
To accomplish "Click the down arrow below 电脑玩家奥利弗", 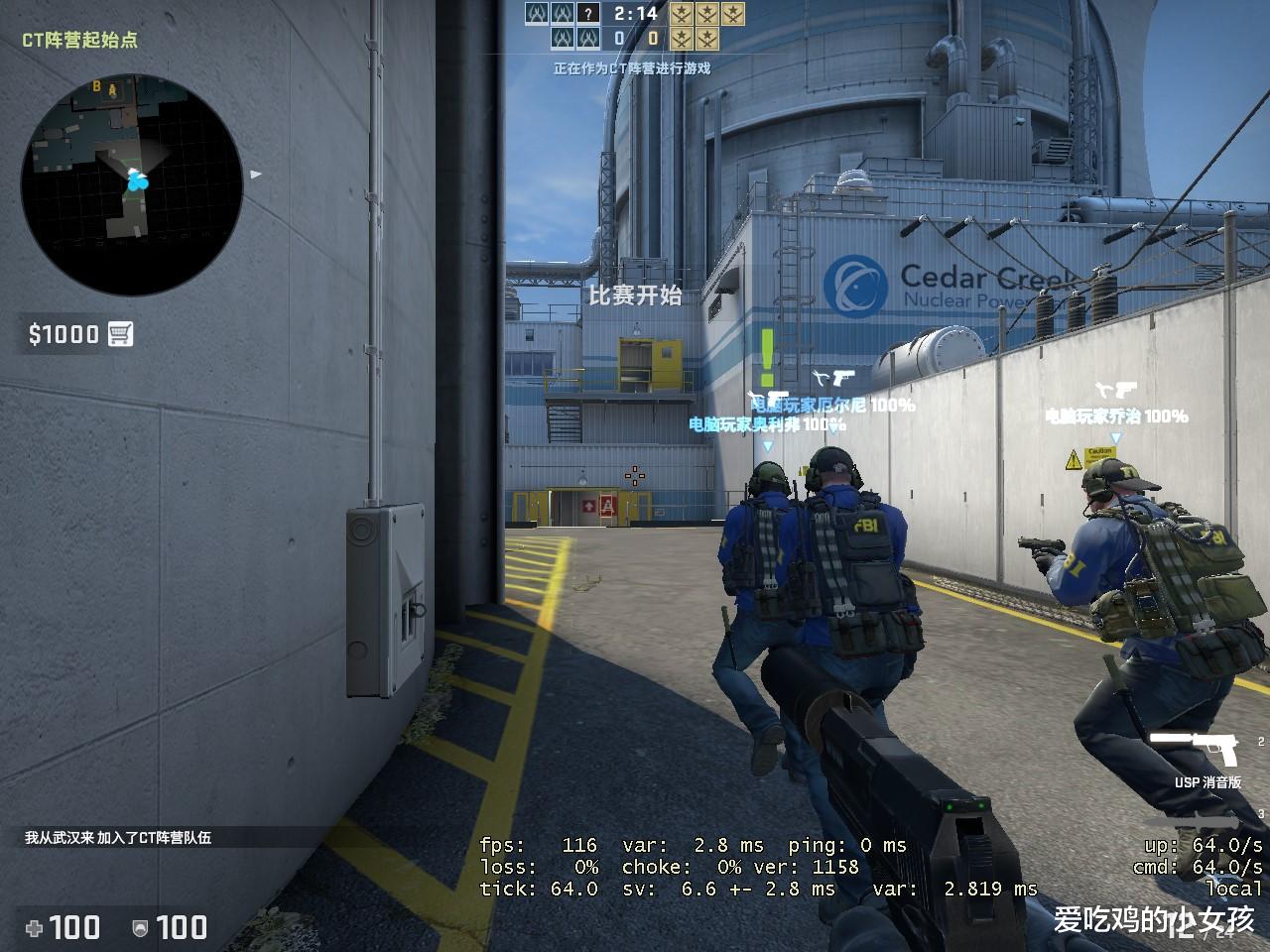I will [765, 445].
